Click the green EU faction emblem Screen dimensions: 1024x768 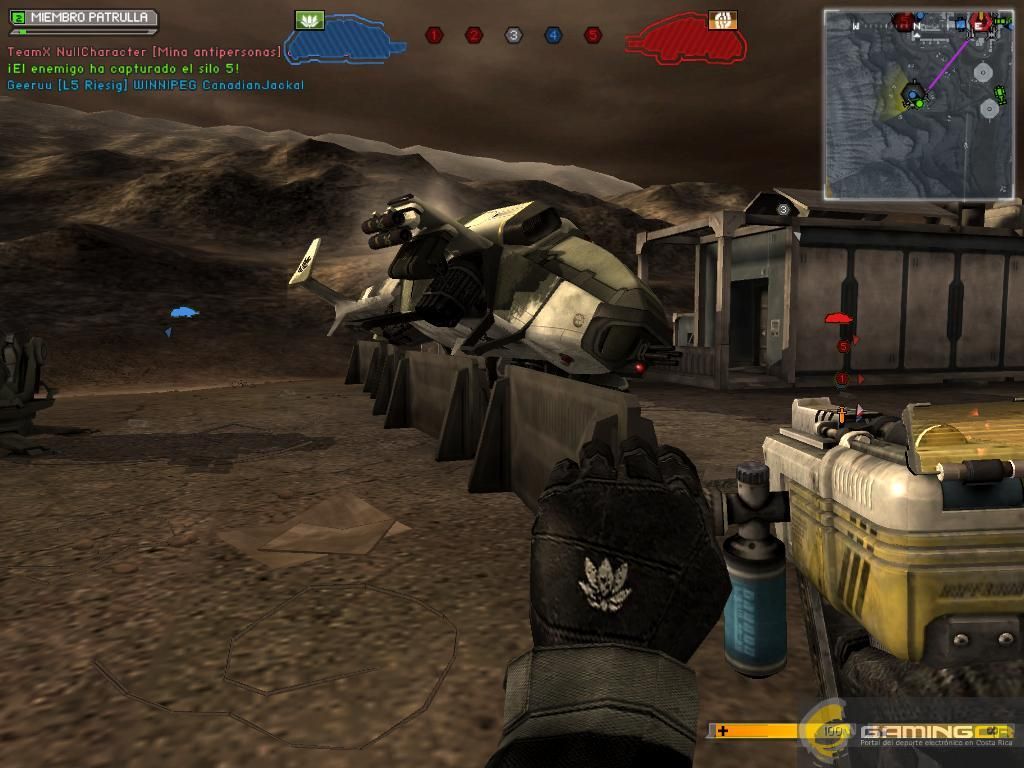tap(310, 19)
